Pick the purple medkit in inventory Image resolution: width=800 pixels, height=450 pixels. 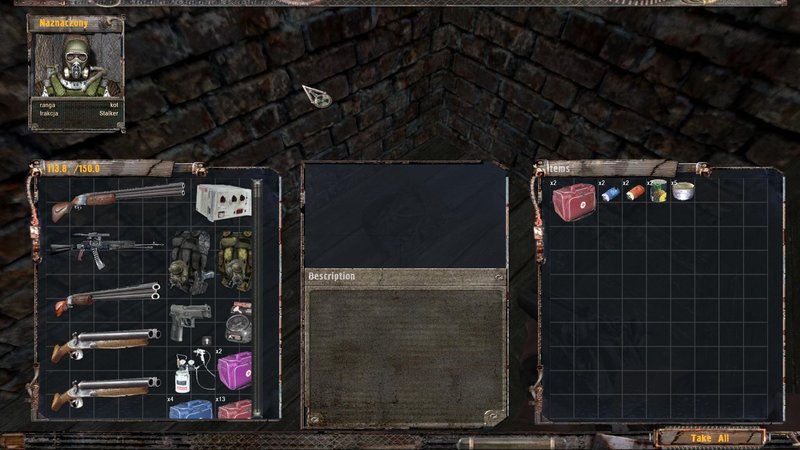(x=234, y=369)
